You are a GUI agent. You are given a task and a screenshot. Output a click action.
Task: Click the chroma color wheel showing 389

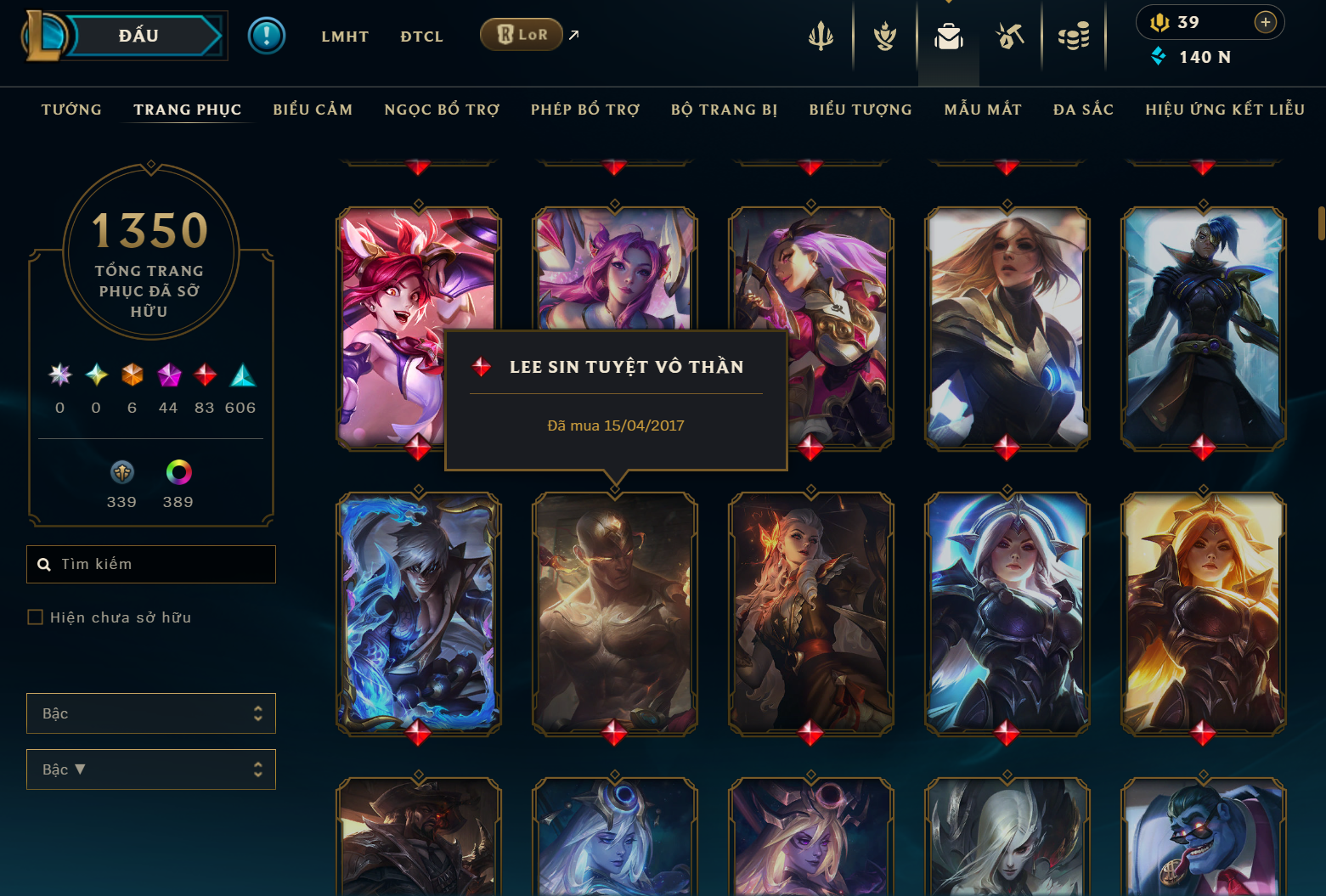point(177,473)
